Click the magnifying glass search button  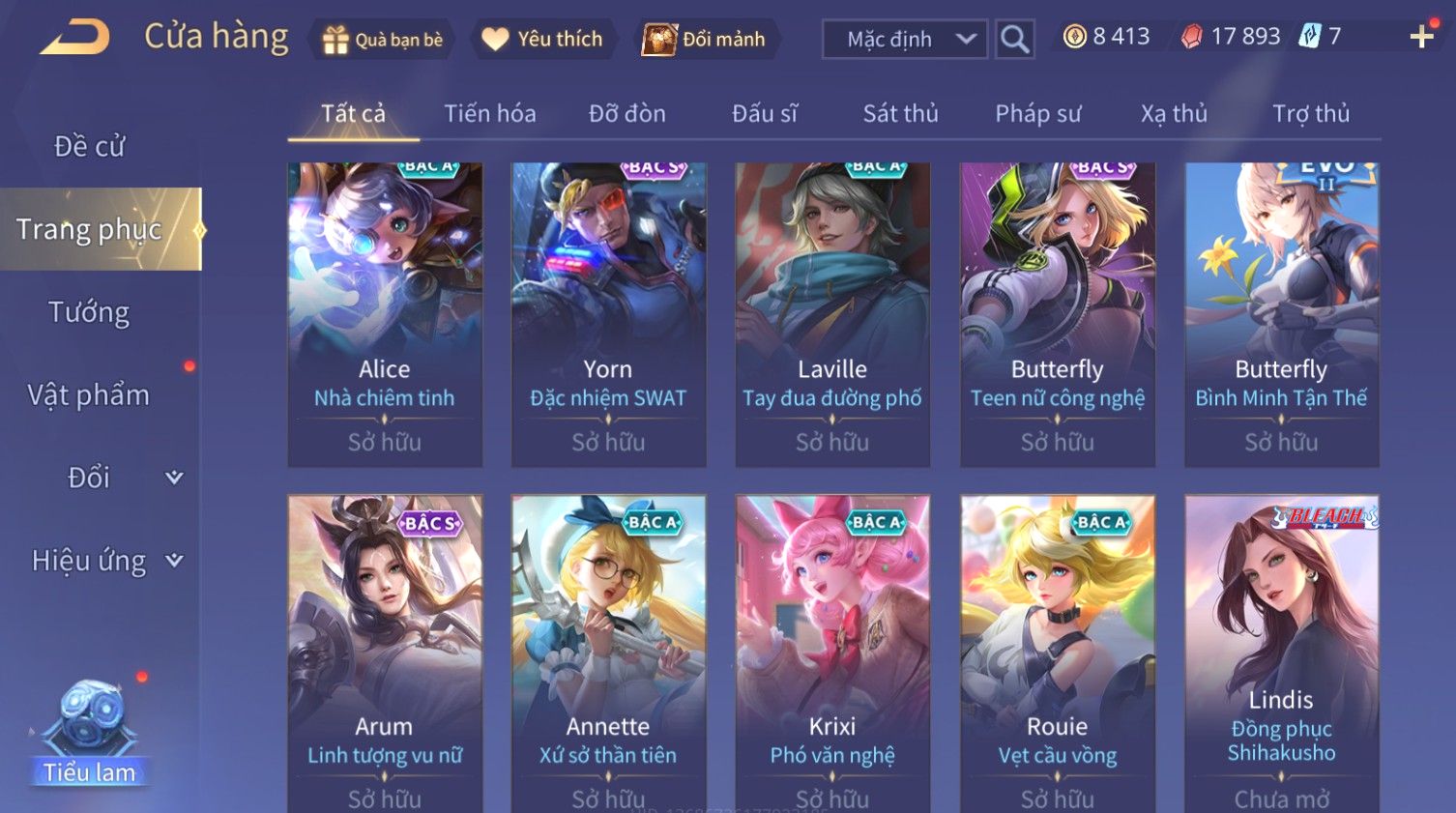tap(1014, 40)
